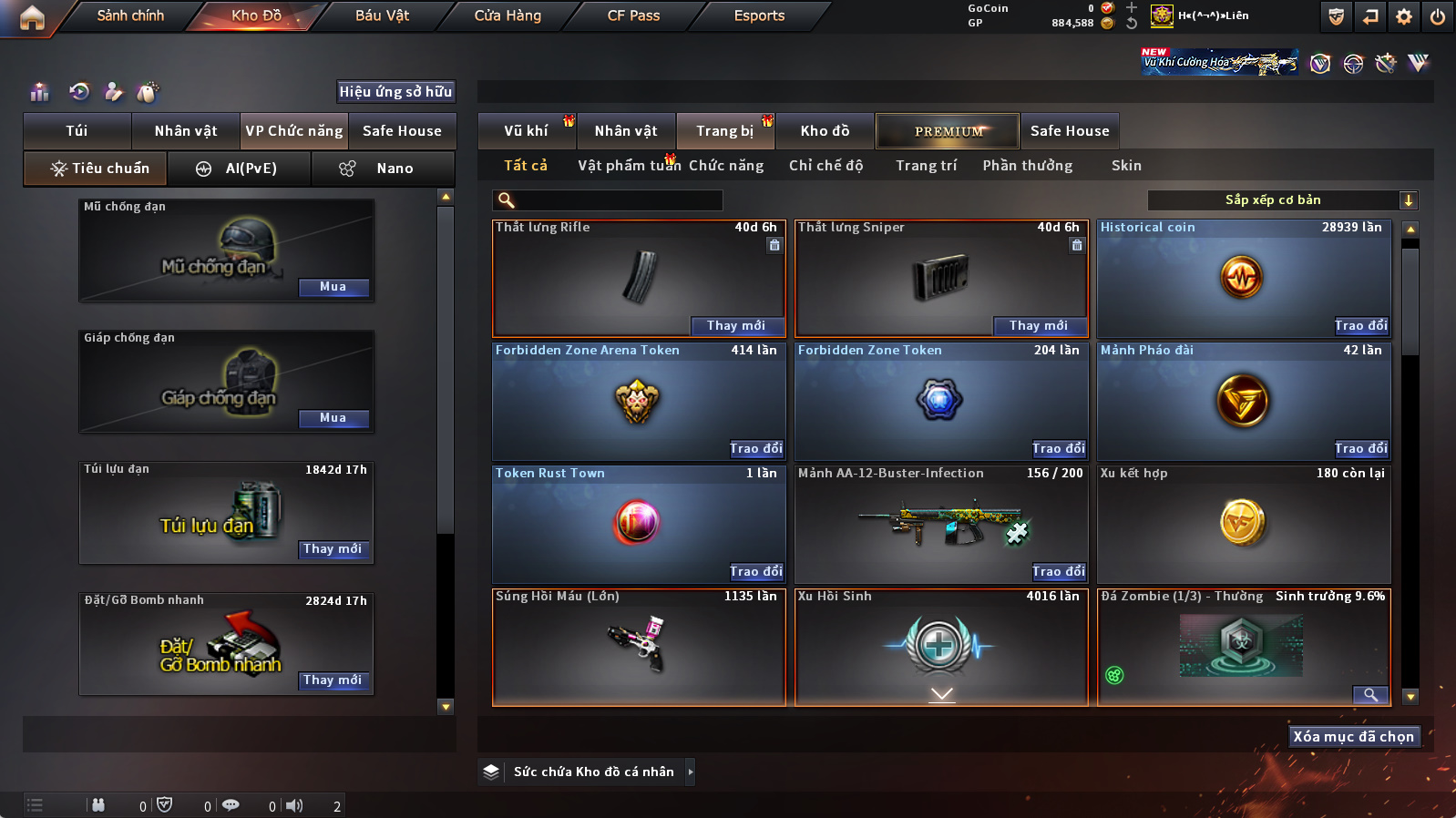This screenshot has width=1456, height=818.
Task: Switch to the PREMIUM tab
Action: 948,131
